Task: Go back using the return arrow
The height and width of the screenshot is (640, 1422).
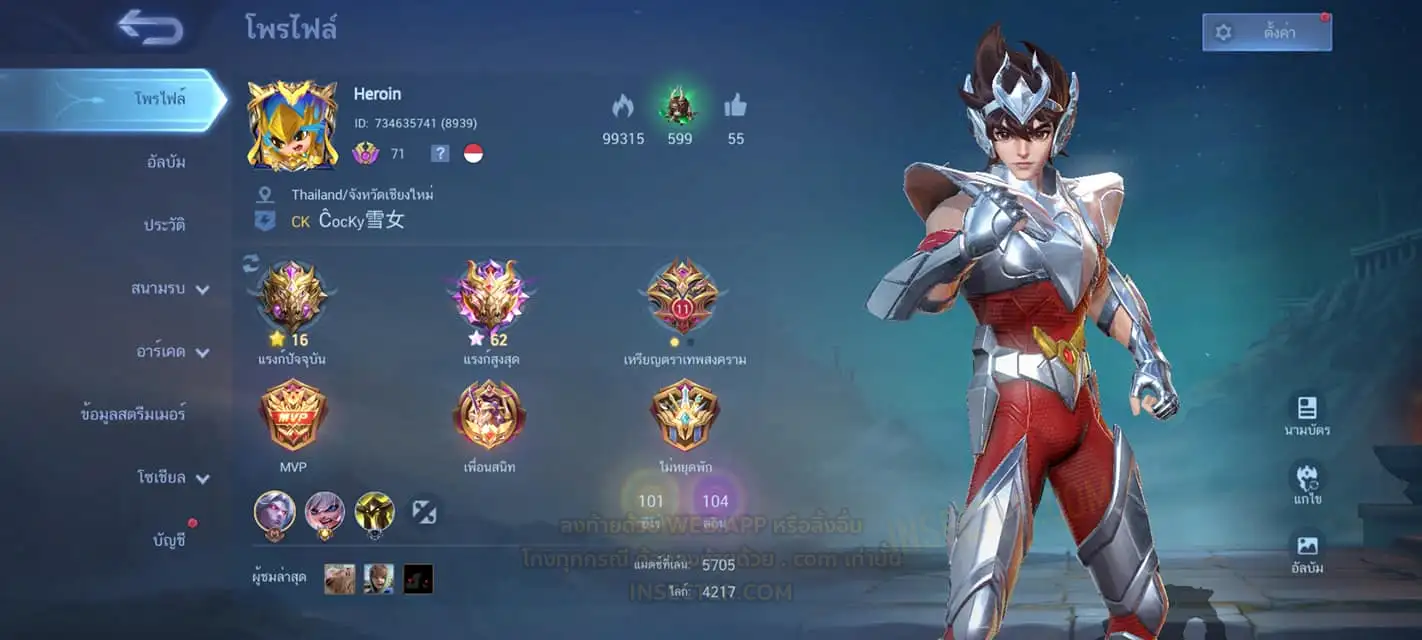Action: [150, 27]
